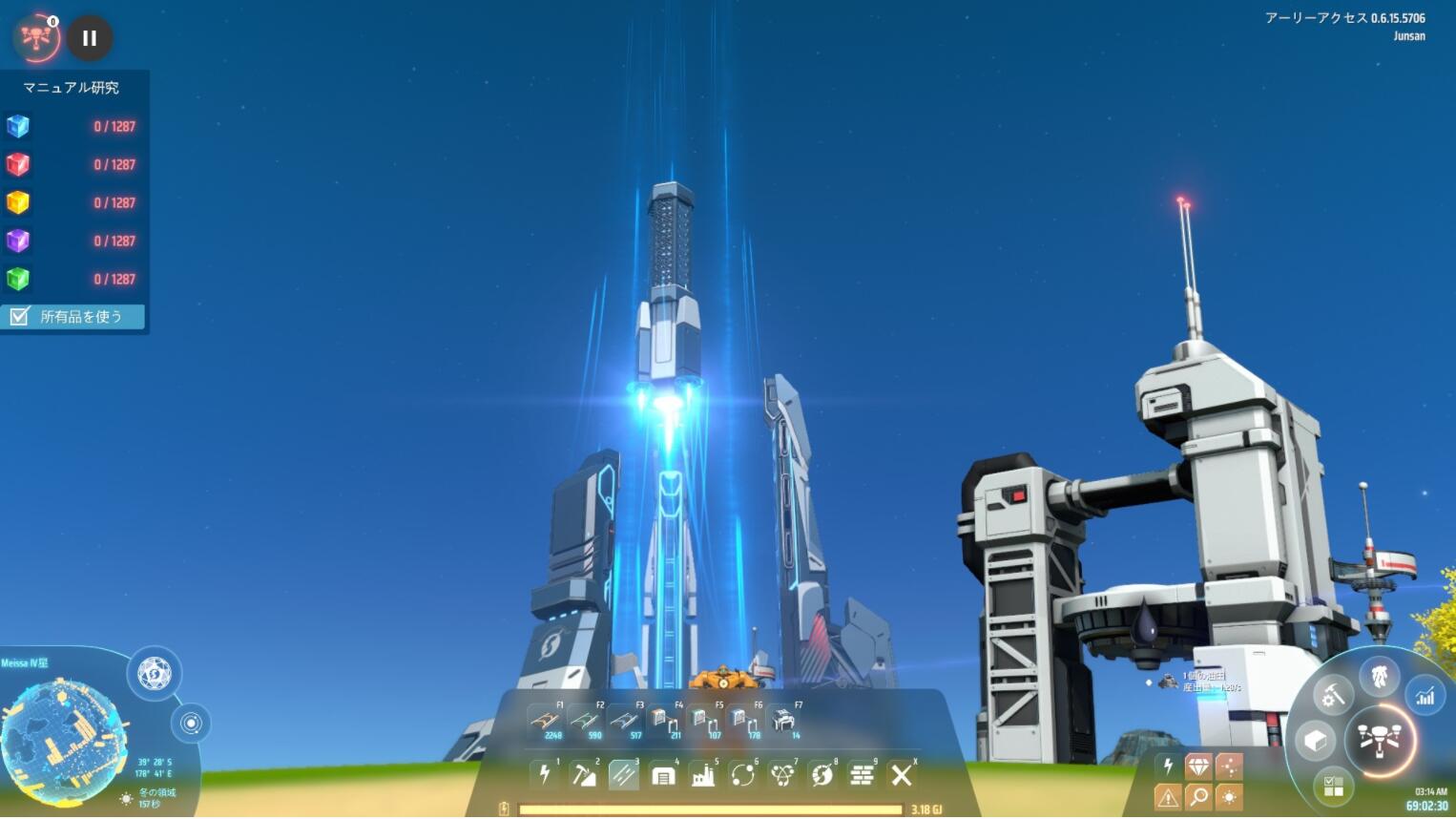Open the Dyson sphere editor button
1456x819 pixels.
(x=154, y=674)
